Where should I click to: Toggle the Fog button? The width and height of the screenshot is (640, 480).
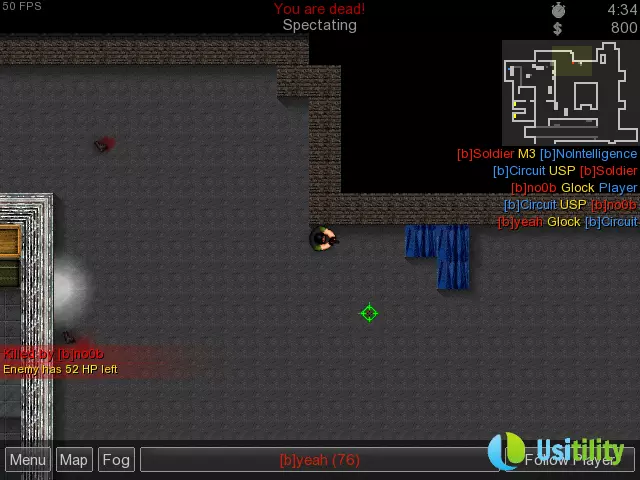(116, 460)
